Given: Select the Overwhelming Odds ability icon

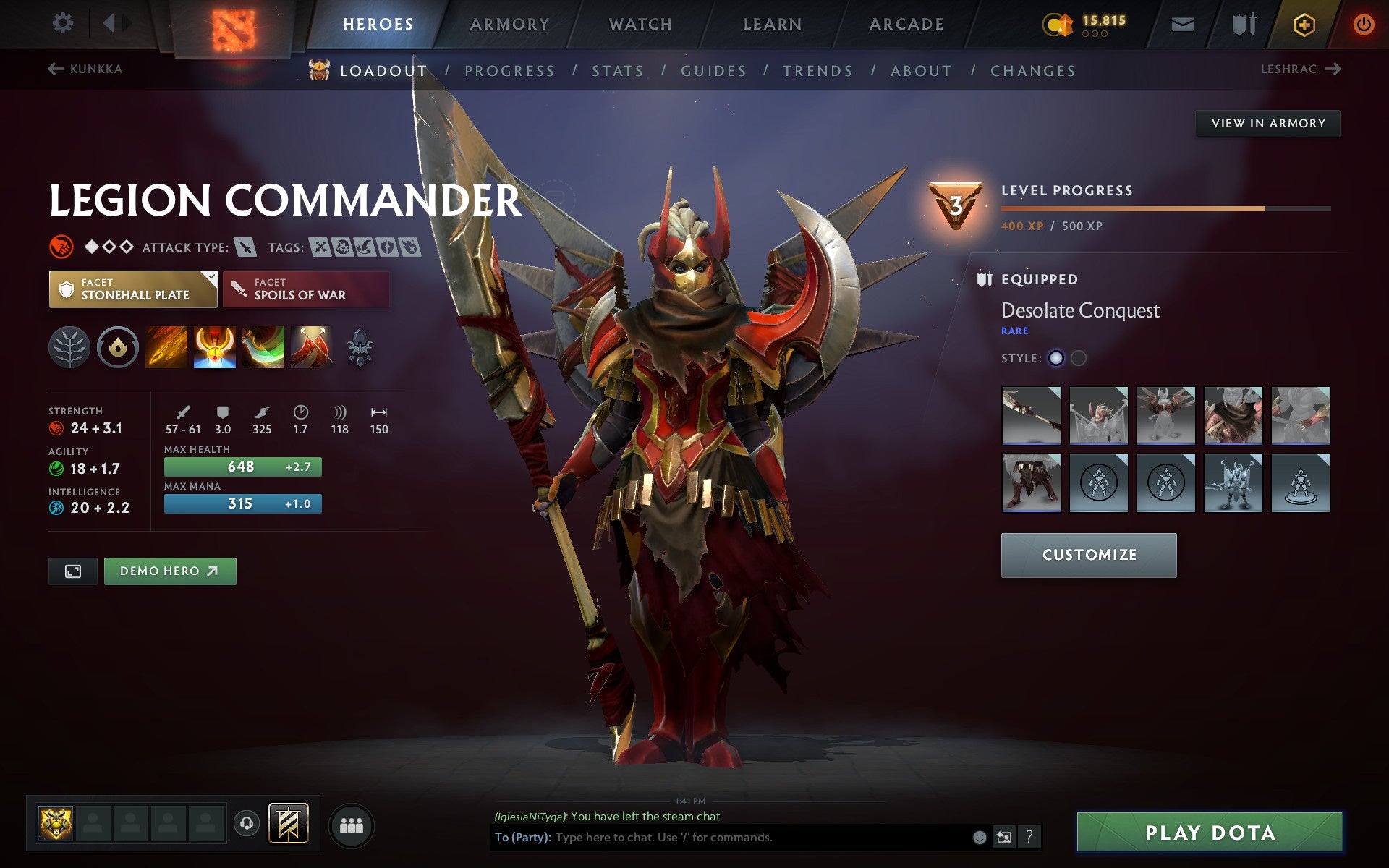Looking at the screenshot, I should [x=165, y=347].
